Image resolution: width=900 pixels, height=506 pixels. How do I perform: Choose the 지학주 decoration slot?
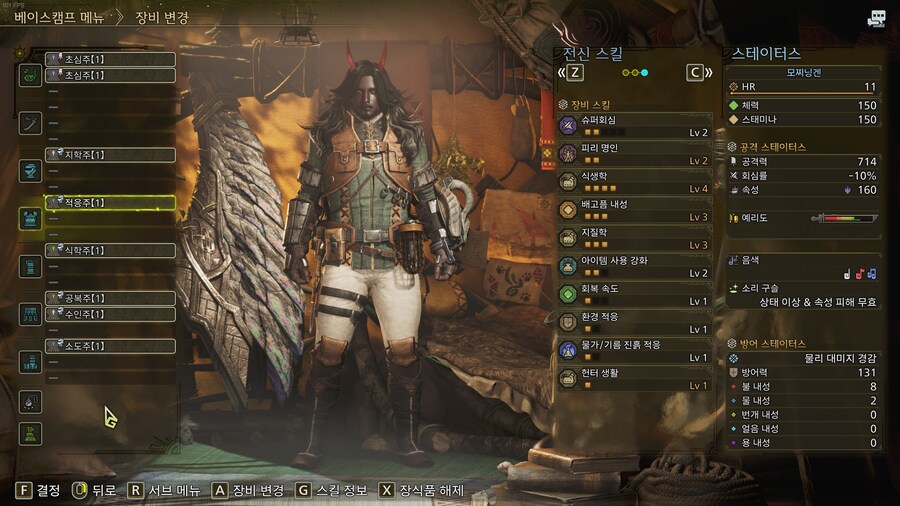110,155
